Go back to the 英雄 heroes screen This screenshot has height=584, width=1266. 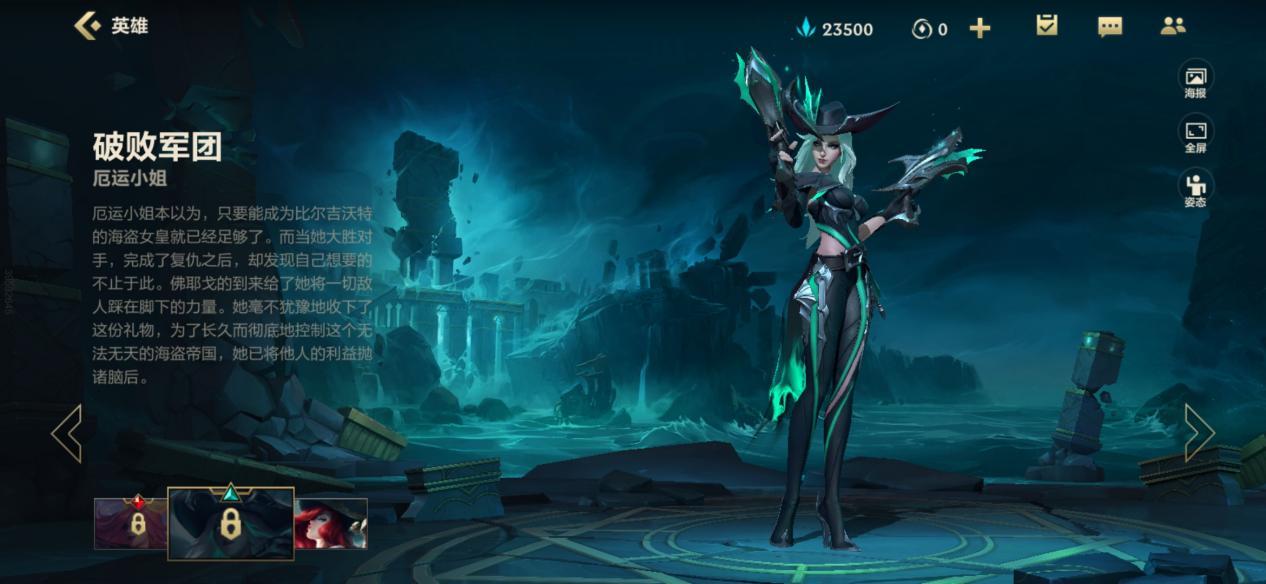click(110, 26)
